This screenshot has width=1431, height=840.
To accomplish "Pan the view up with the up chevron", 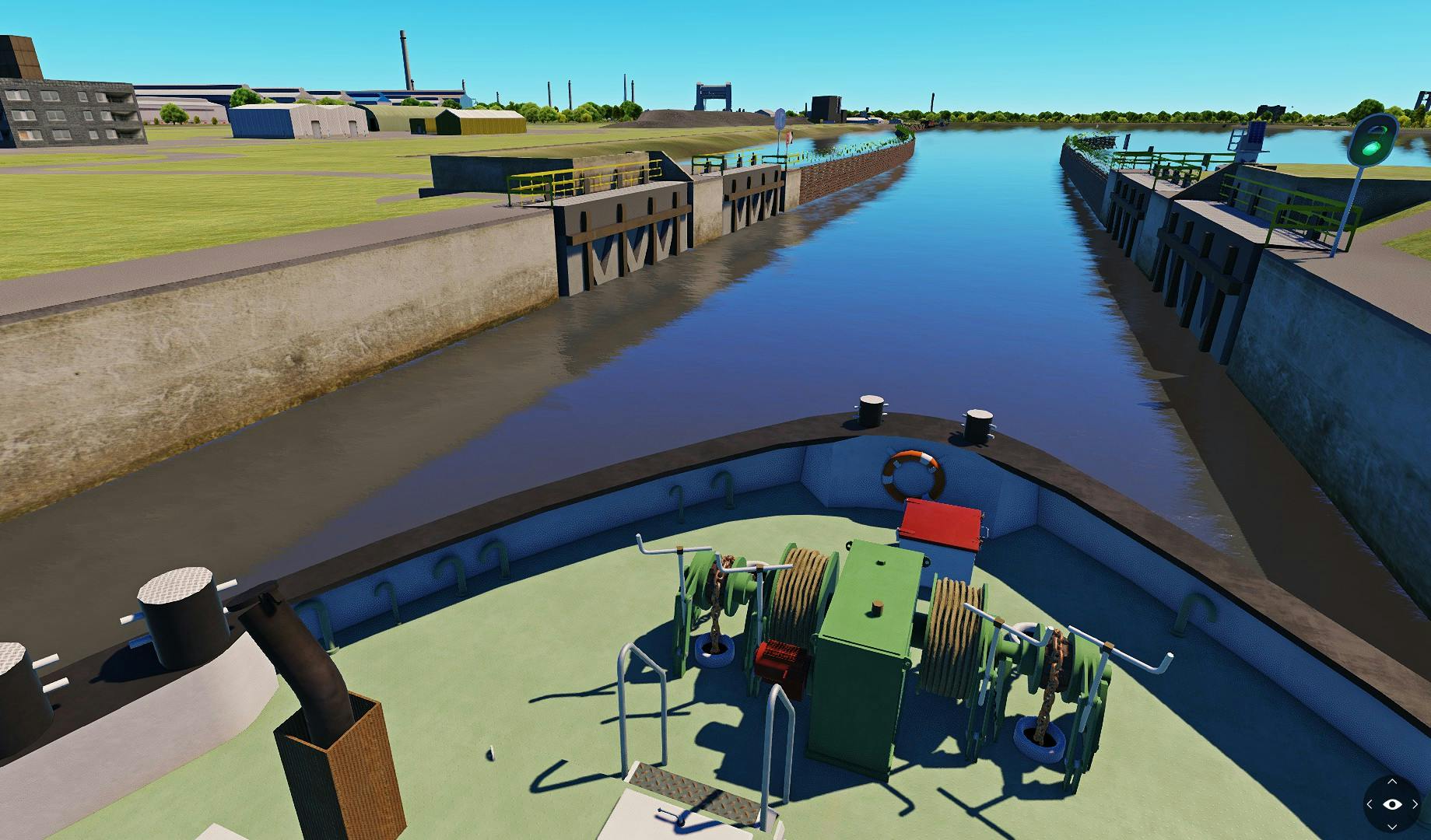I will click(1392, 782).
